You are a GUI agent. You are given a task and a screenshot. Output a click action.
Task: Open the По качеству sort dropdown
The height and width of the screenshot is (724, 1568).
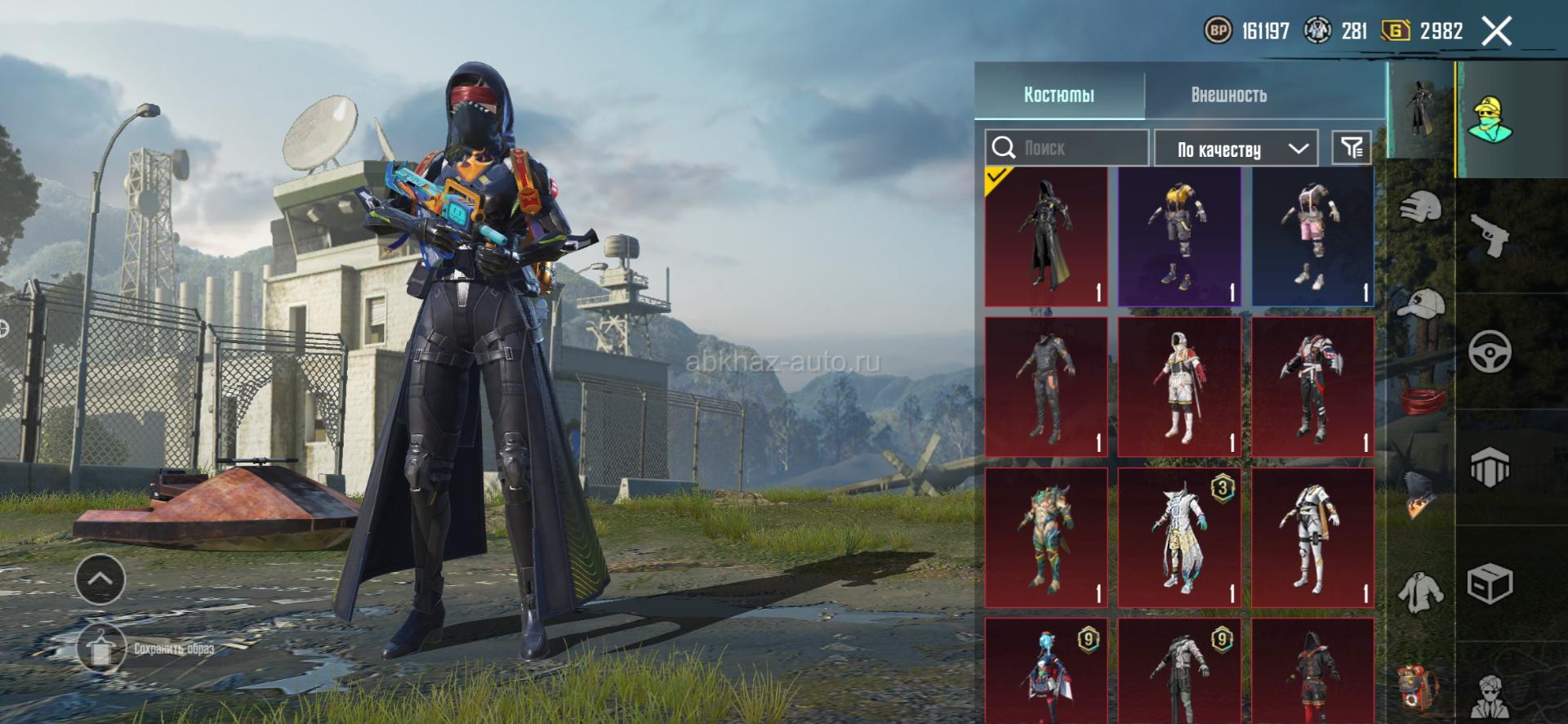(1235, 149)
